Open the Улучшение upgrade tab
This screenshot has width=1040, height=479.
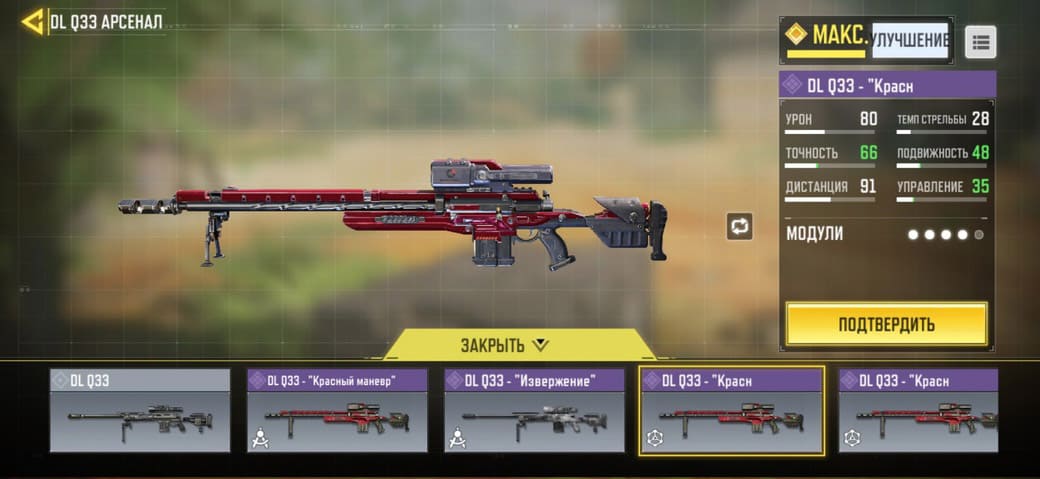(x=909, y=40)
